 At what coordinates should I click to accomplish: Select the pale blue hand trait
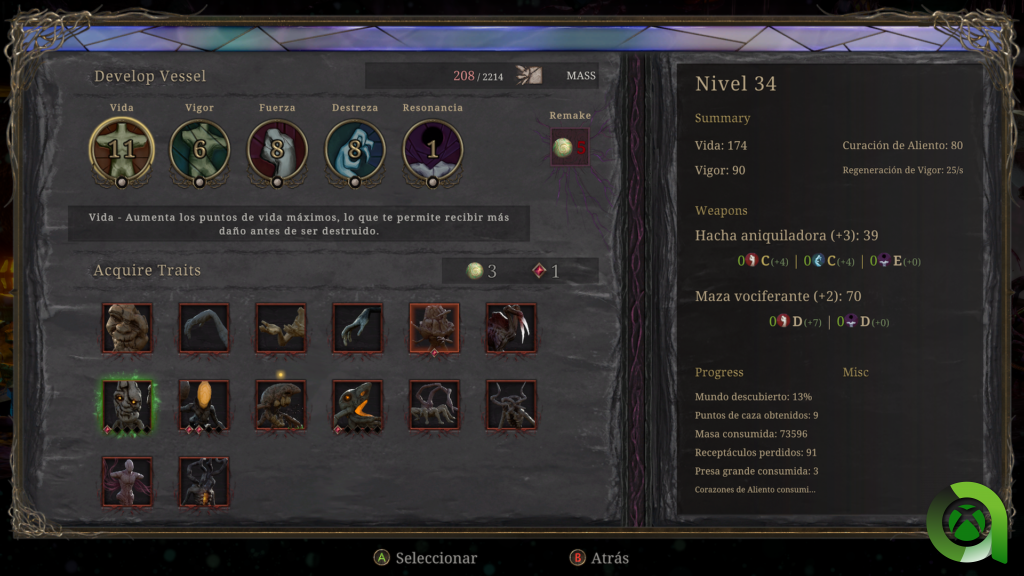pyautogui.click(x=358, y=329)
